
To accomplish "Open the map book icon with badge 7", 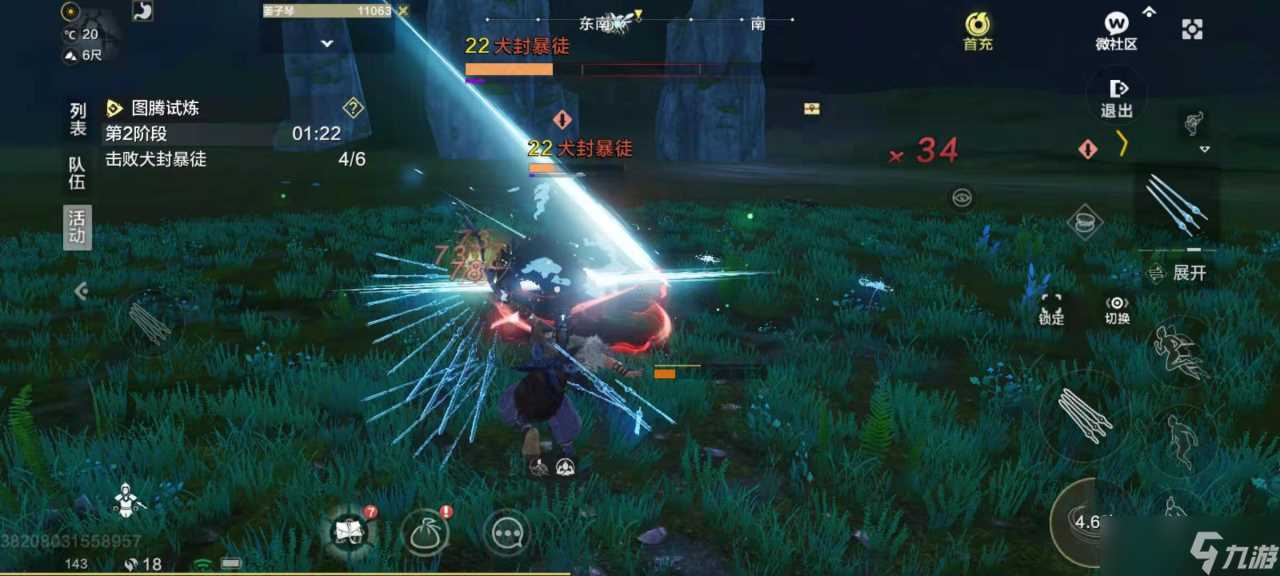I will click(349, 532).
